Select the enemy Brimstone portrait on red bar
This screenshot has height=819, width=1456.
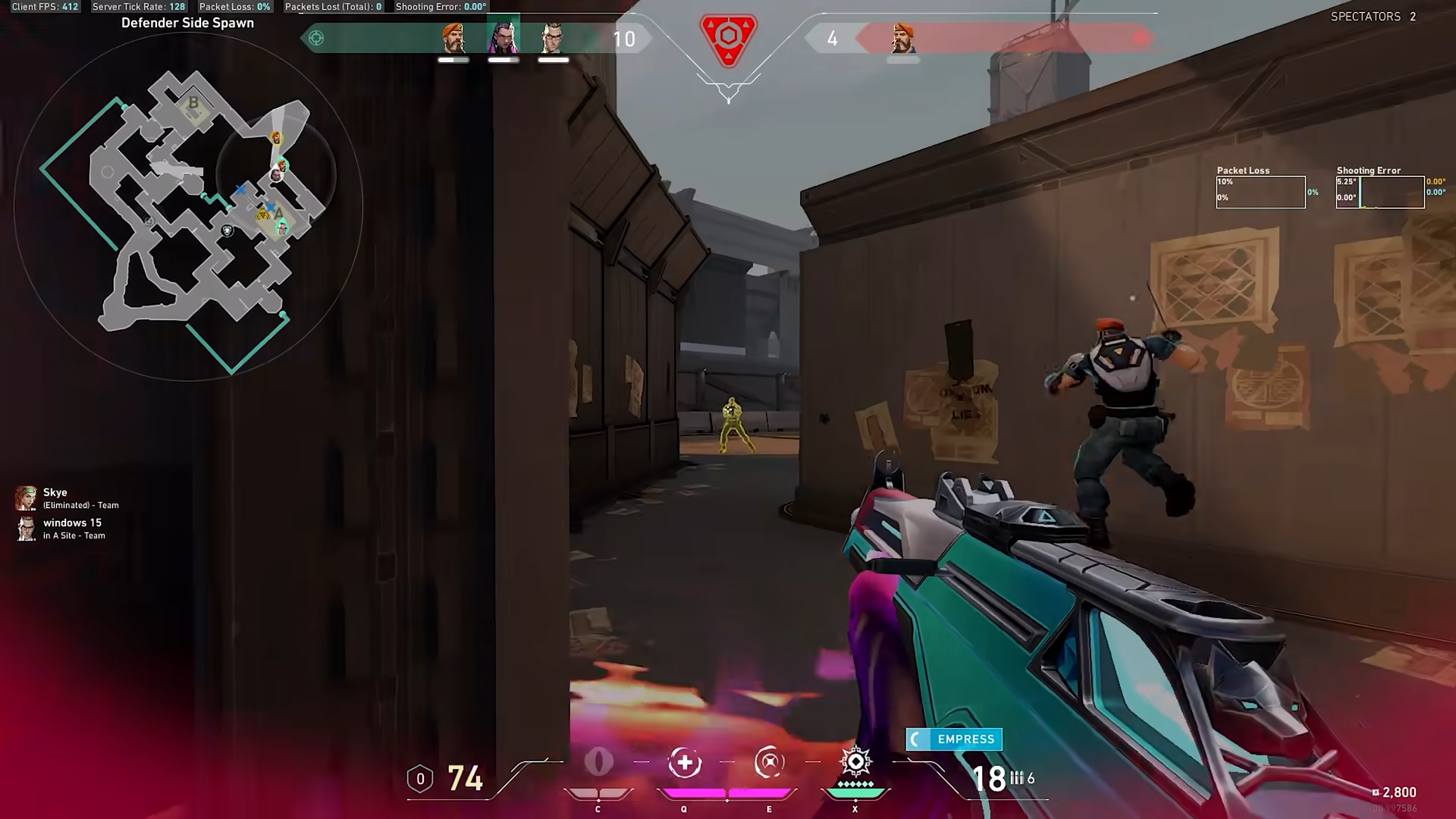click(x=902, y=38)
